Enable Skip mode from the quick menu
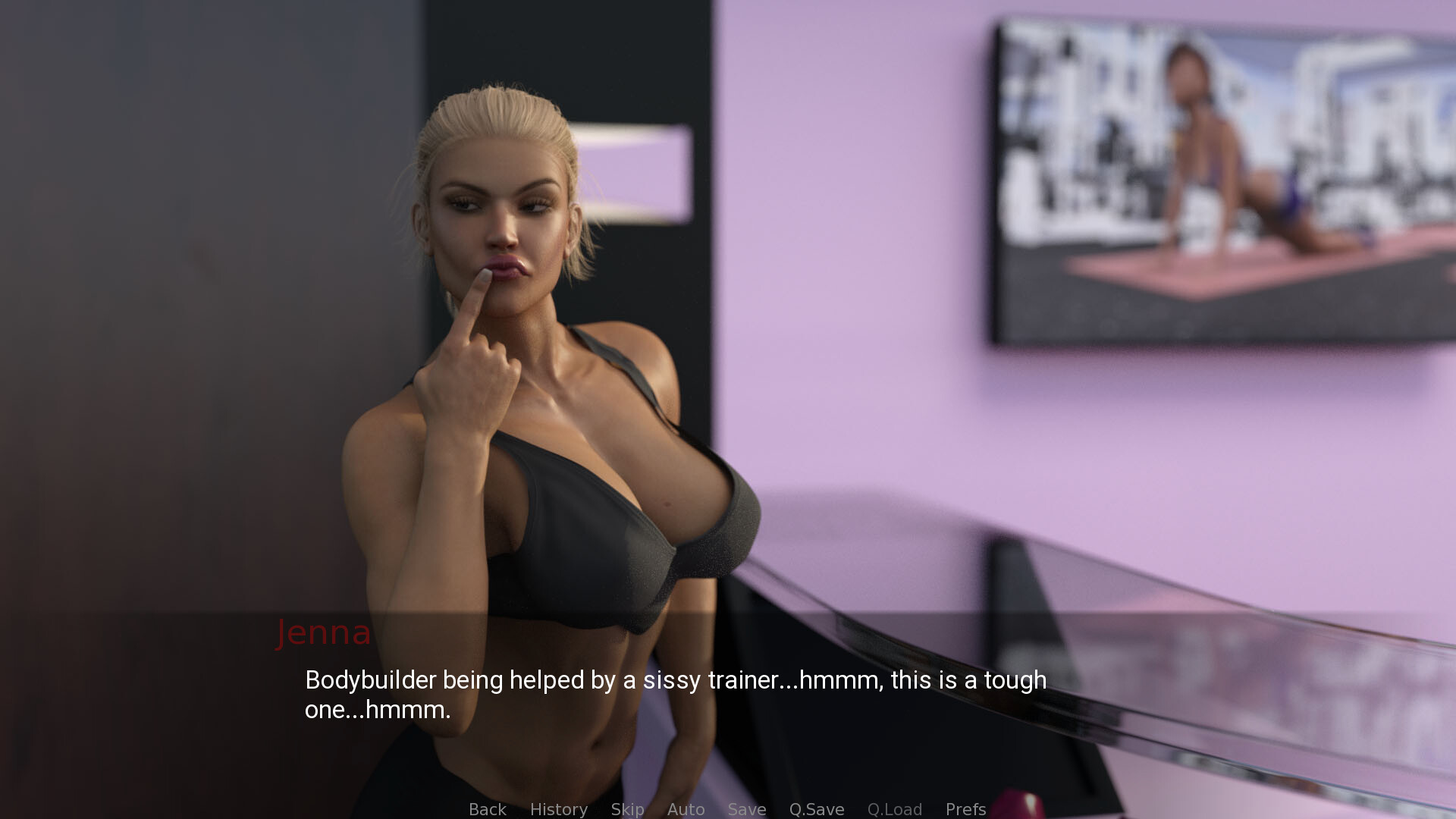 click(627, 809)
